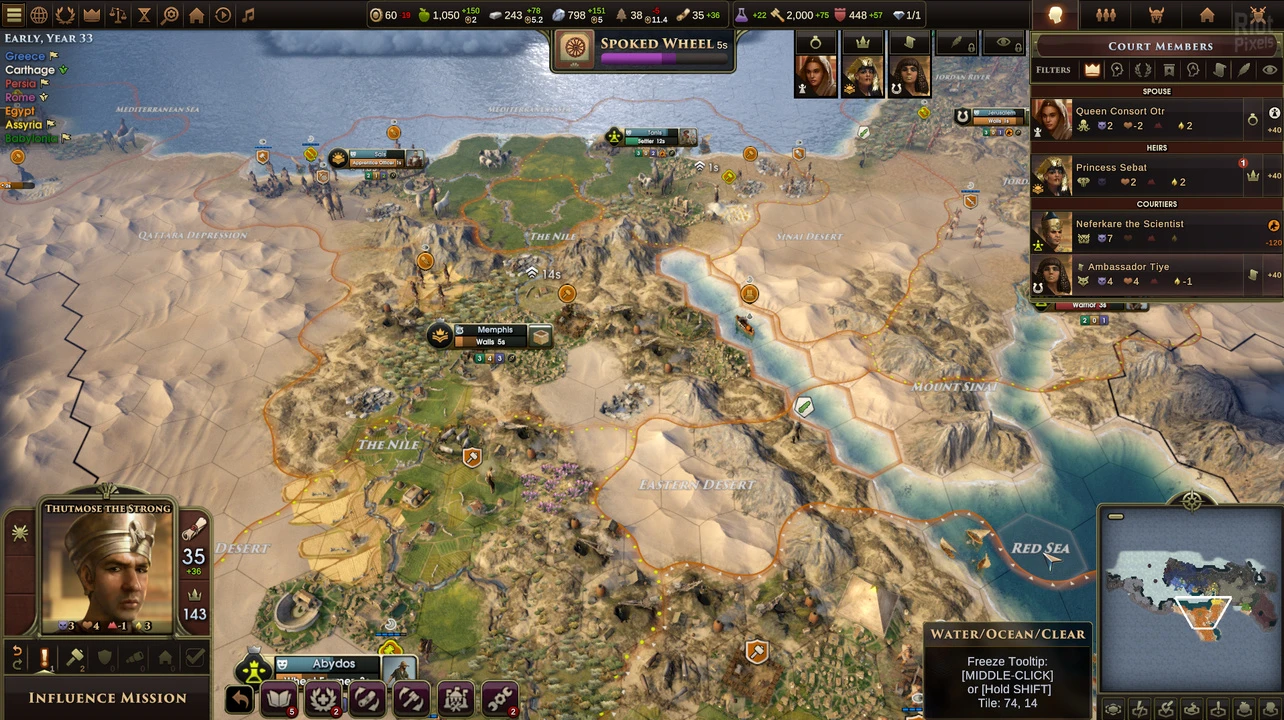Click the globe icon in top toolbar
Screen dimensions: 1284x720
pyautogui.click(x=39, y=15)
